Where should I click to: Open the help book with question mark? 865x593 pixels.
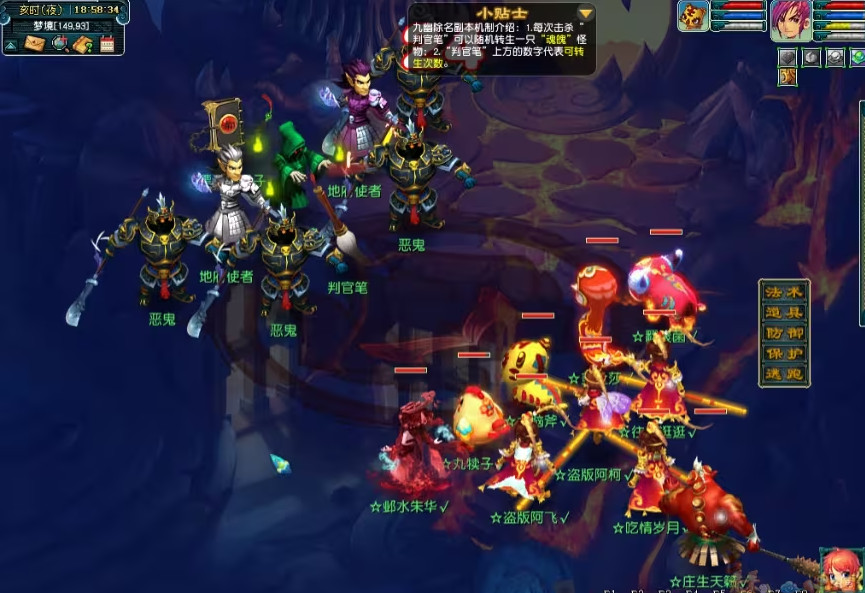83,43
